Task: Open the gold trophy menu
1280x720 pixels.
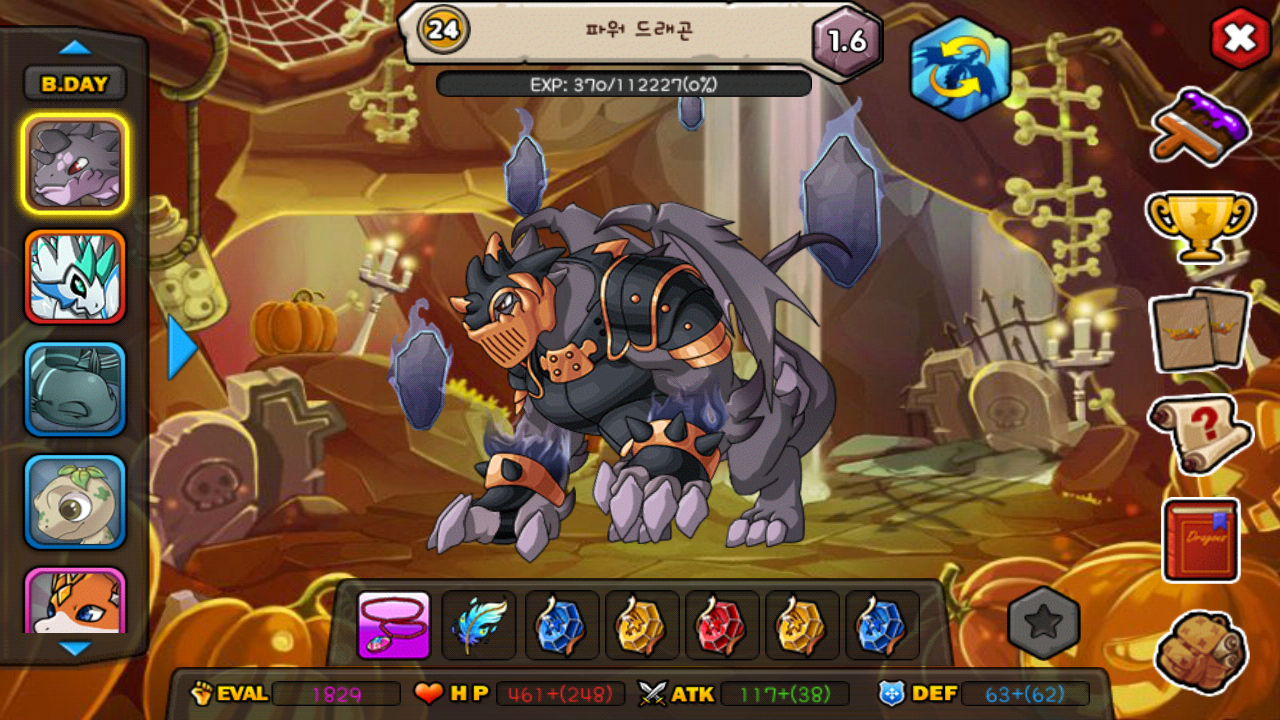Action: 1200,226
